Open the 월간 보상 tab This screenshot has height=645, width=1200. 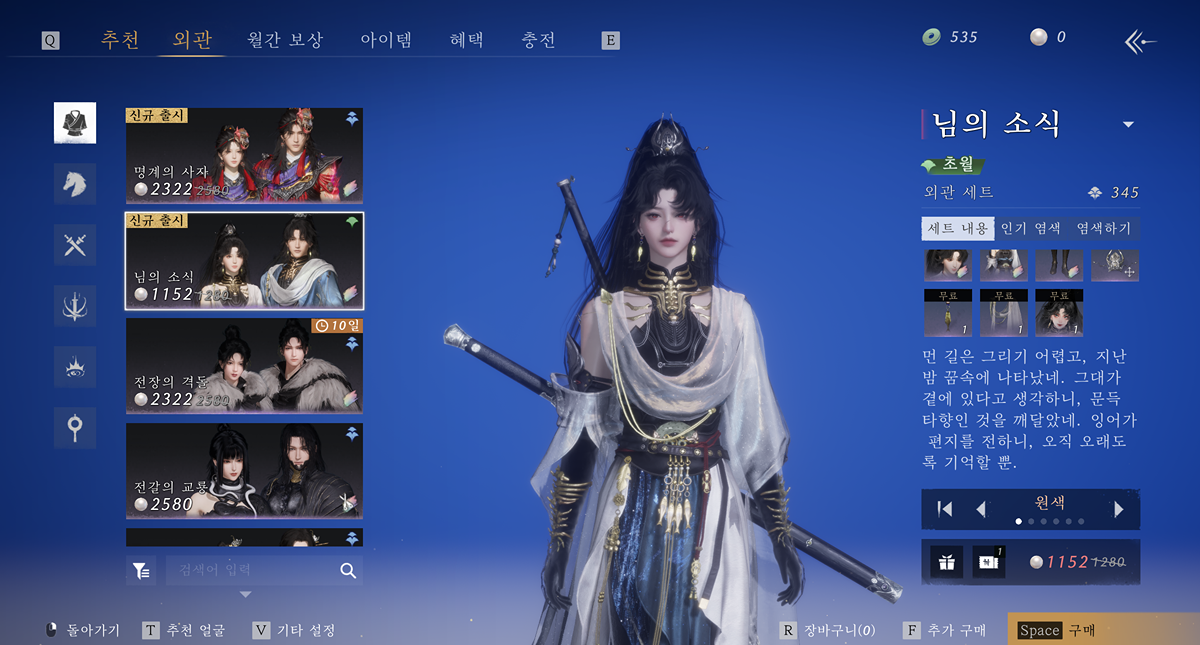(x=285, y=40)
